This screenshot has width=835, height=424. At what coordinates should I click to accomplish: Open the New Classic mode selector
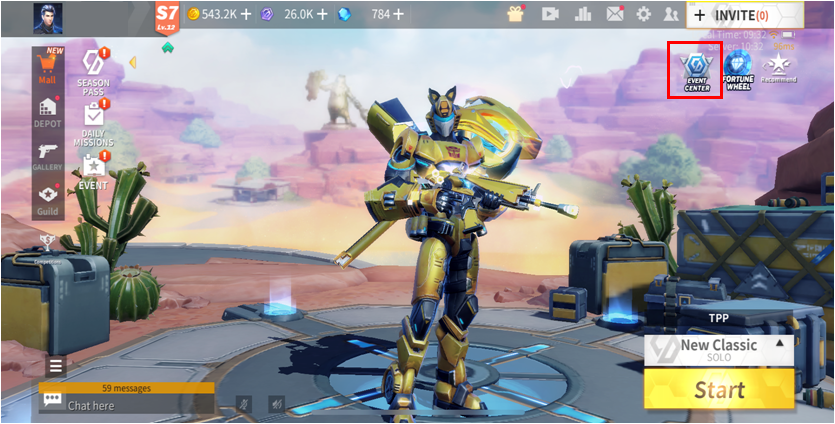point(719,350)
